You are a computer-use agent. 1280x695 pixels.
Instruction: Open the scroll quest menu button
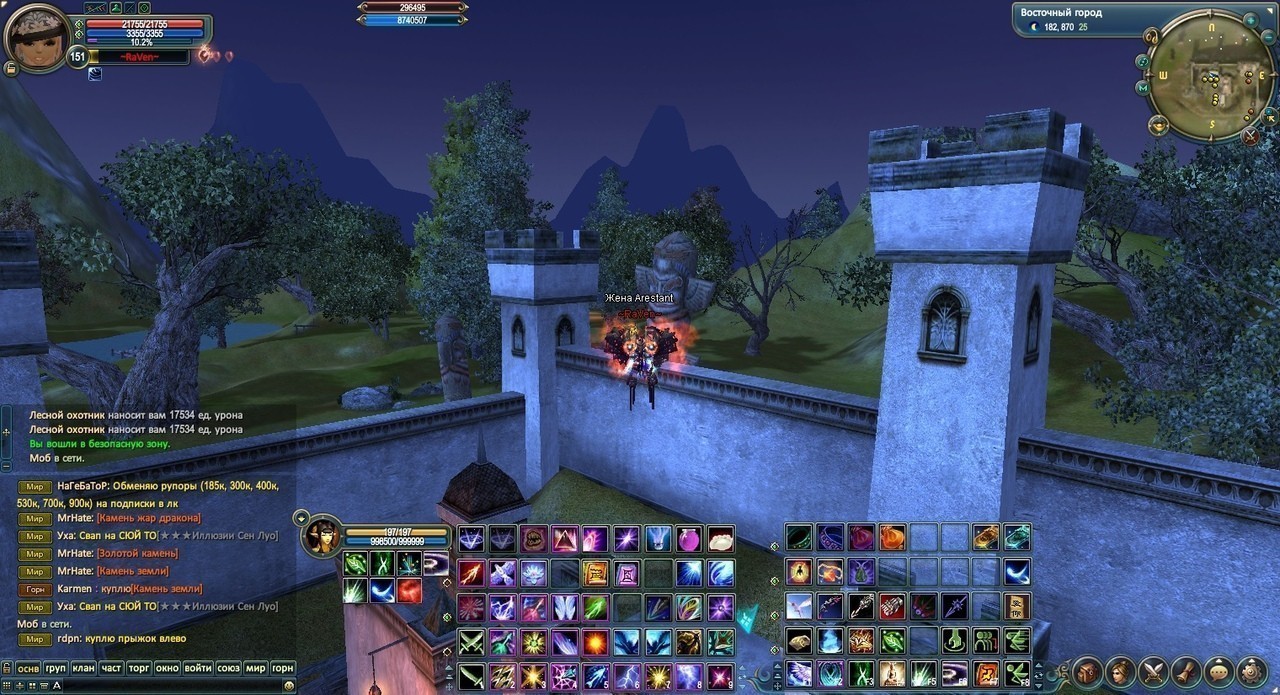coord(1186,671)
